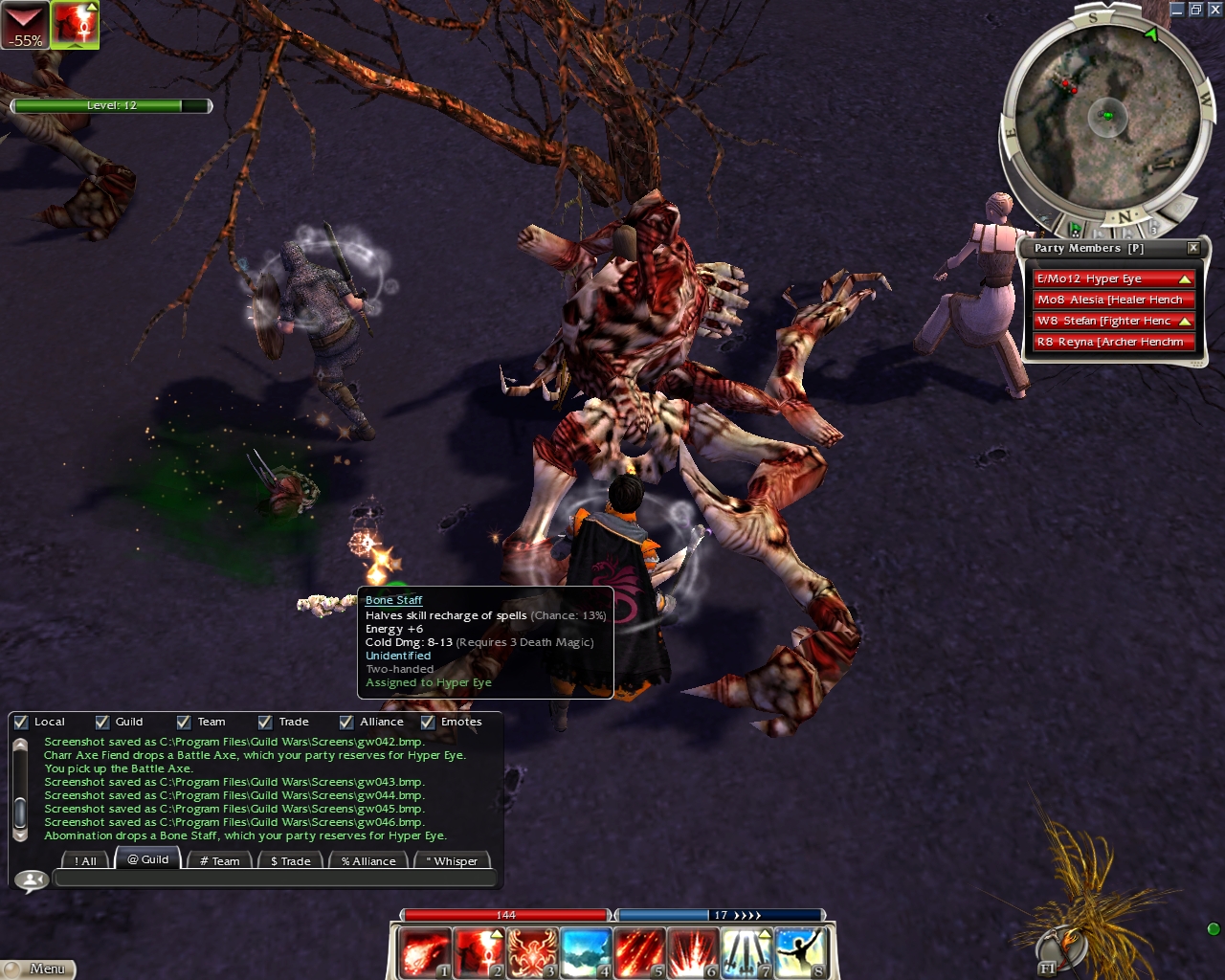Toggle the Guild chat filter checkbox

pos(102,723)
